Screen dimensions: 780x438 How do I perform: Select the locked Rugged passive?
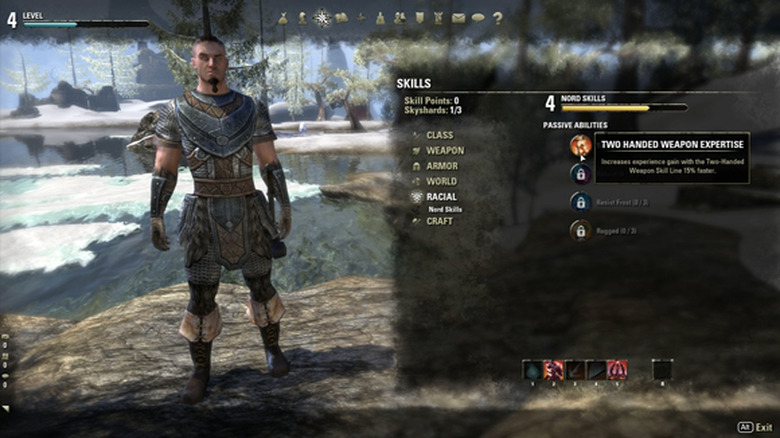(x=580, y=231)
